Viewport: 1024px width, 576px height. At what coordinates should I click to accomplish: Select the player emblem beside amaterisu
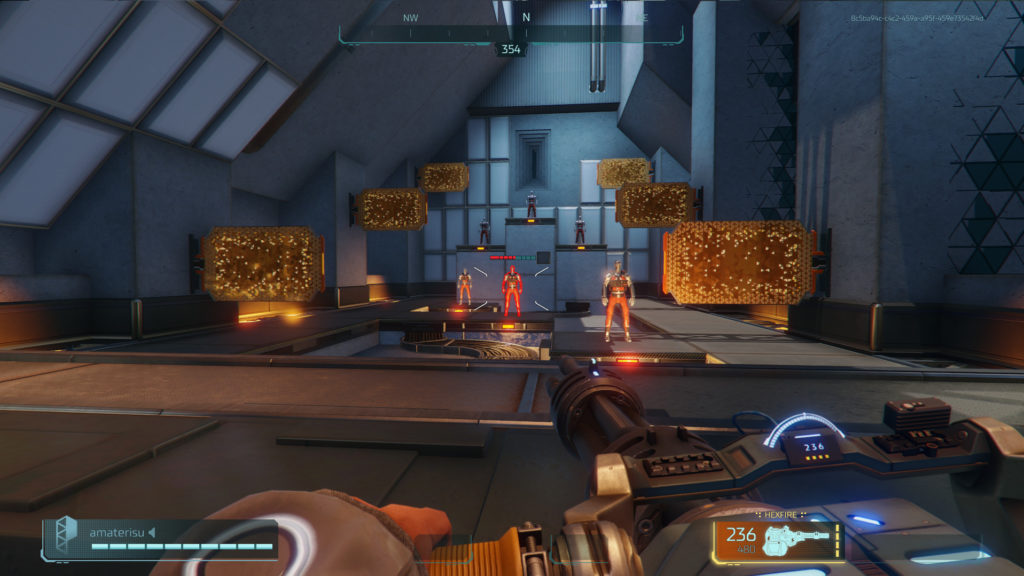(x=66, y=536)
